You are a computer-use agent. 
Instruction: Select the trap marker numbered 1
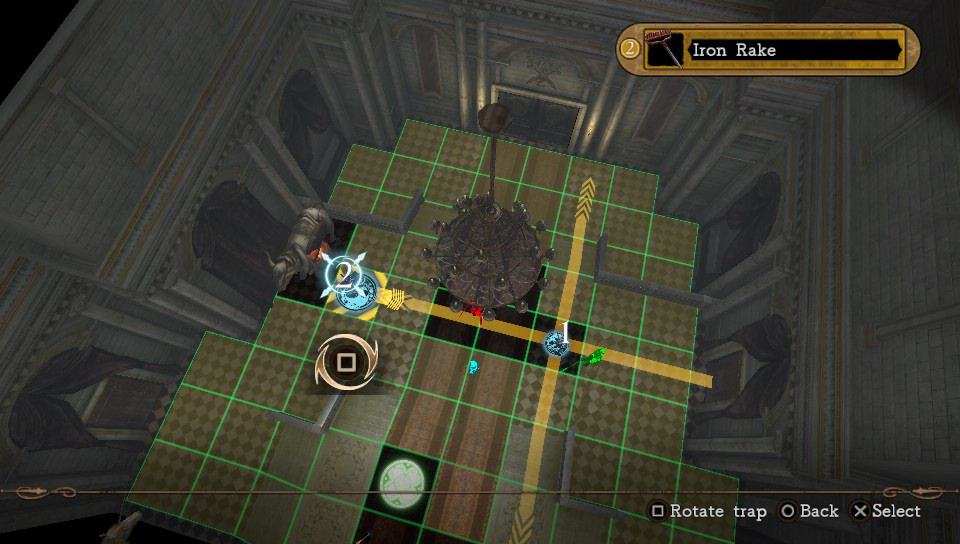click(558, 341)
